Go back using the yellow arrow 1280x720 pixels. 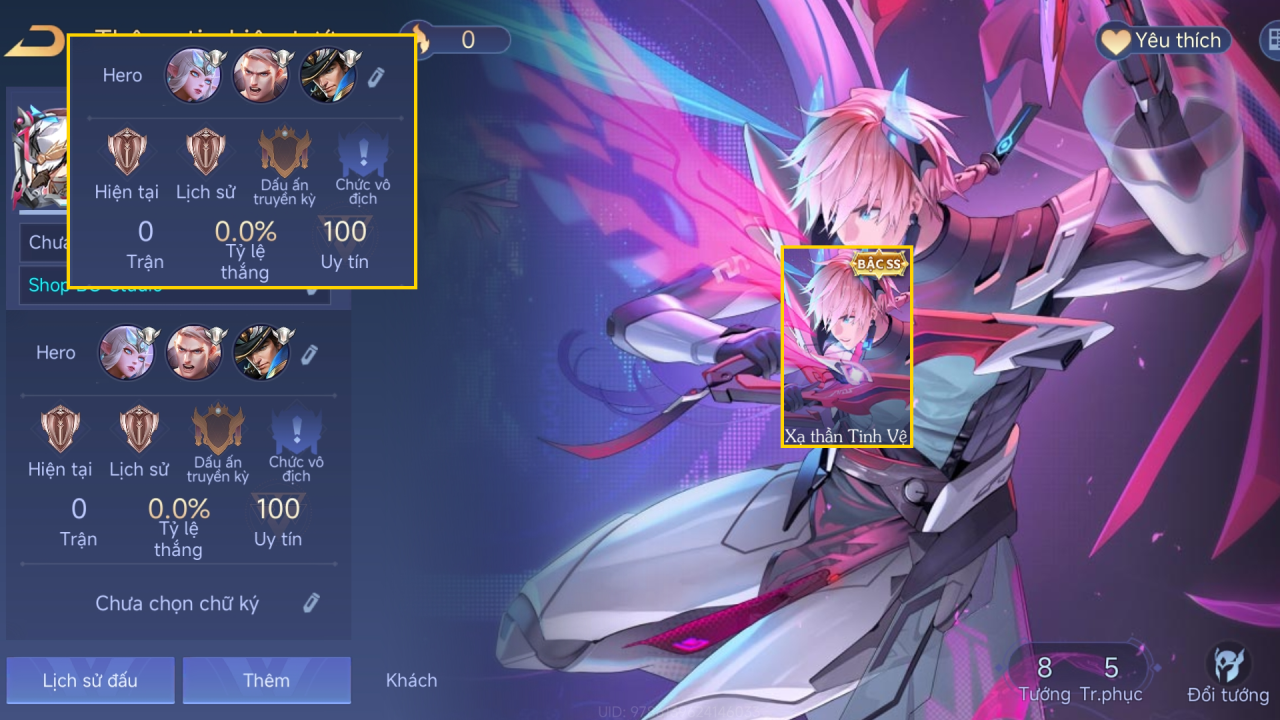(x=34, y=42)
